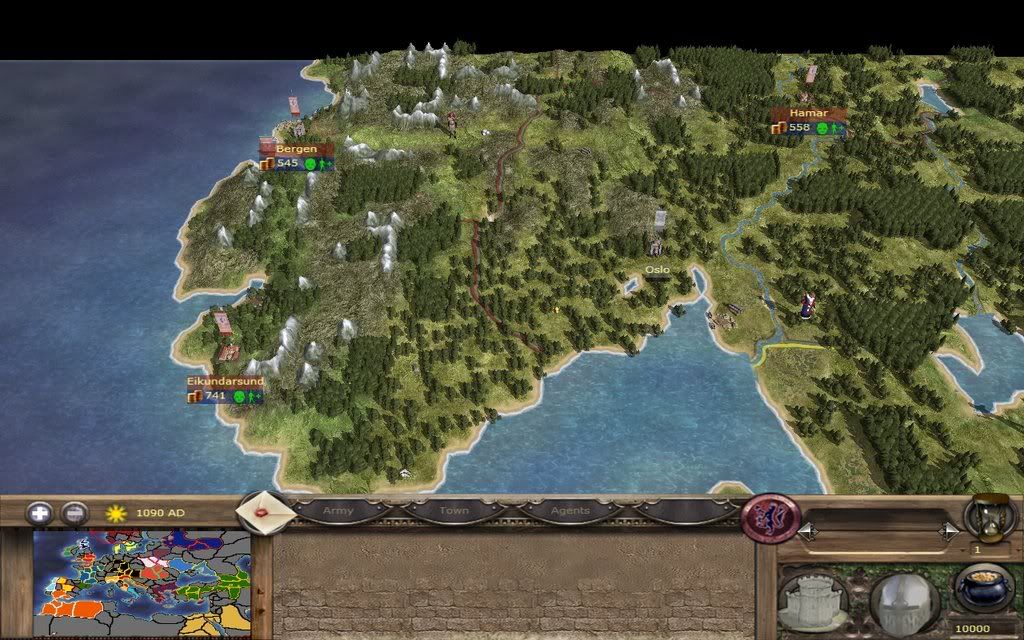Select the Eikundarsund settlement banner
Viewport: 1024px width, 640px height.
coord(225,382)
